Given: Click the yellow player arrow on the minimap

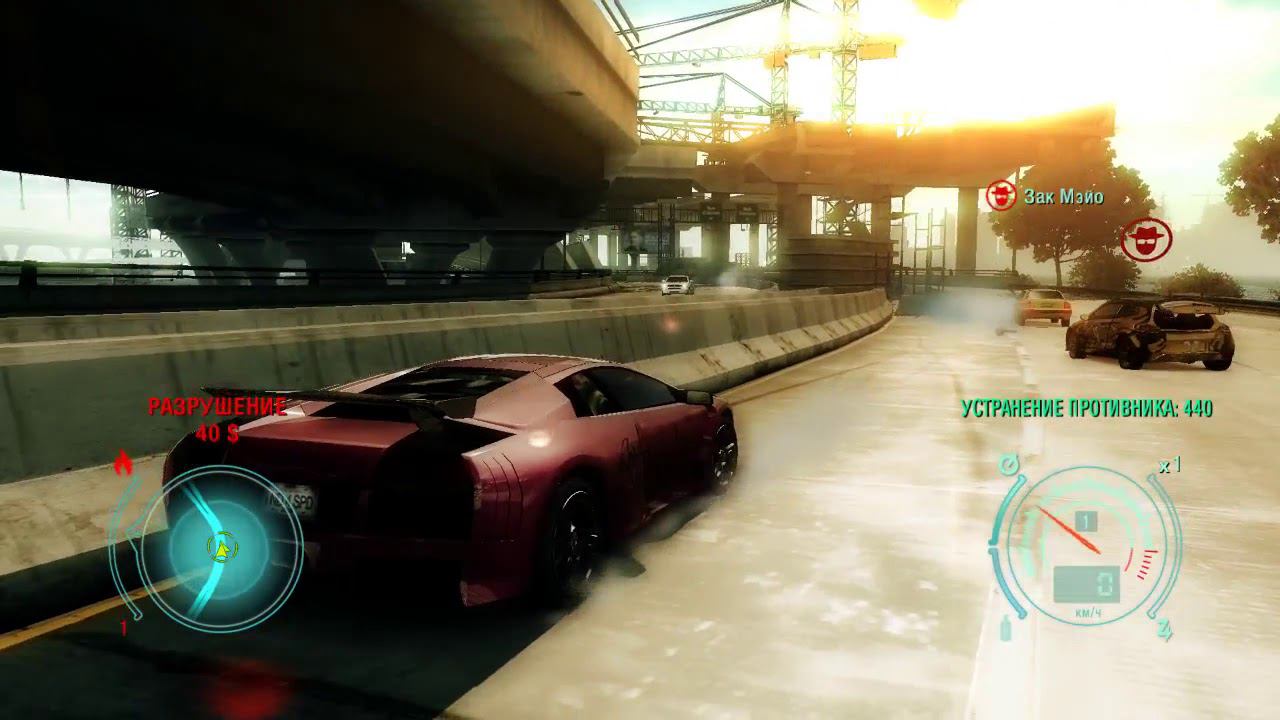Looking at the screenshot, I should click(222, 548).
